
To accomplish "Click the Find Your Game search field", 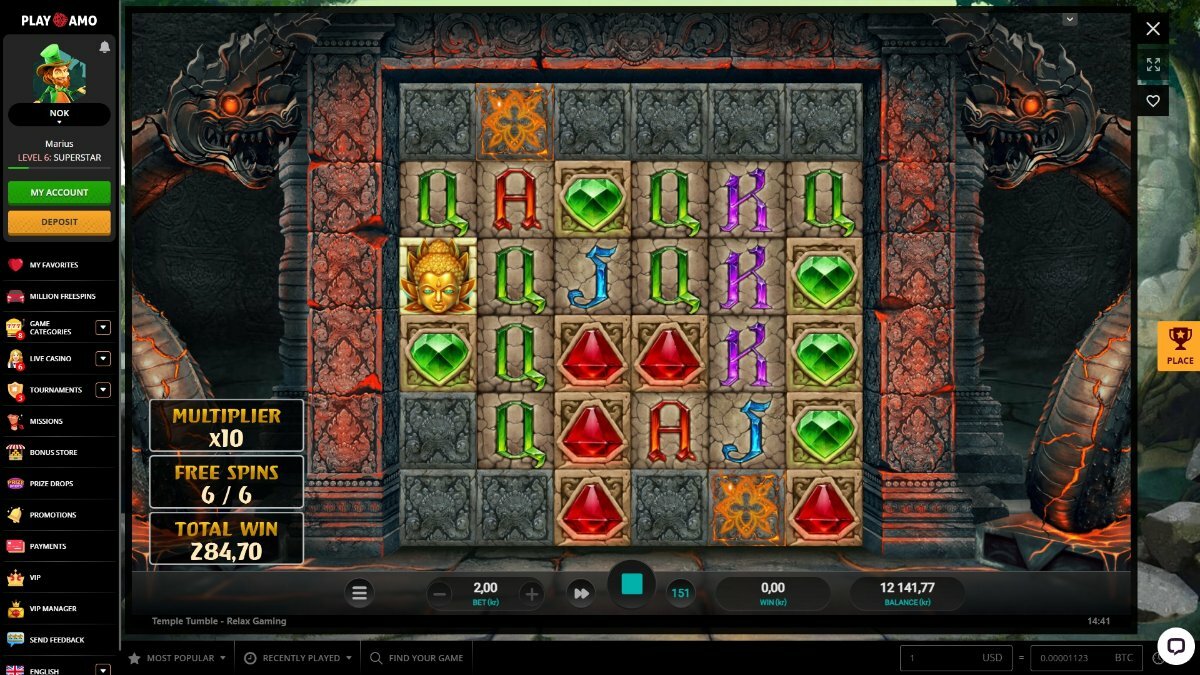I will (x=425, y=658).
